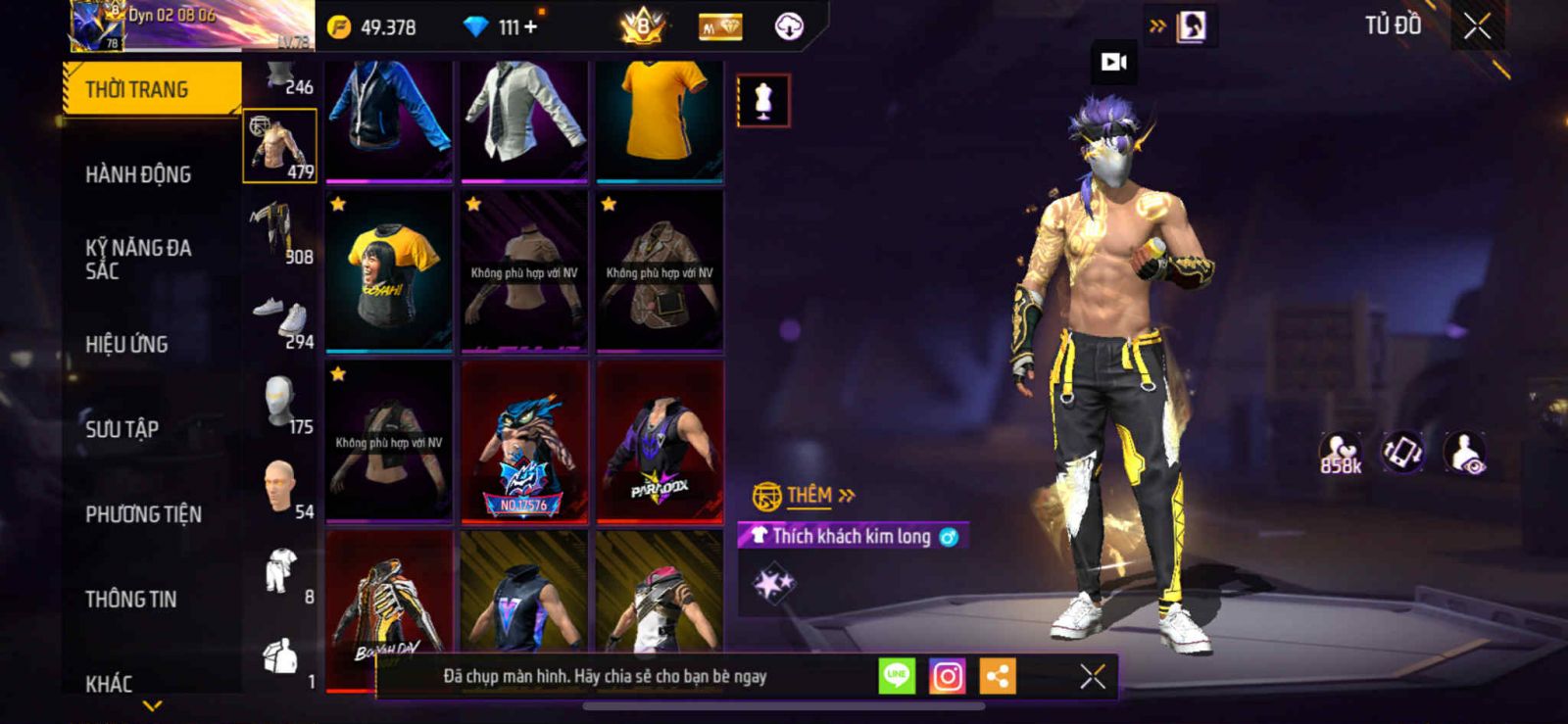Image resolution: width=1568 pixels, height=724 pixels.
Task: Choose the mask category with 175 items
Action: (x=280, y=405)
